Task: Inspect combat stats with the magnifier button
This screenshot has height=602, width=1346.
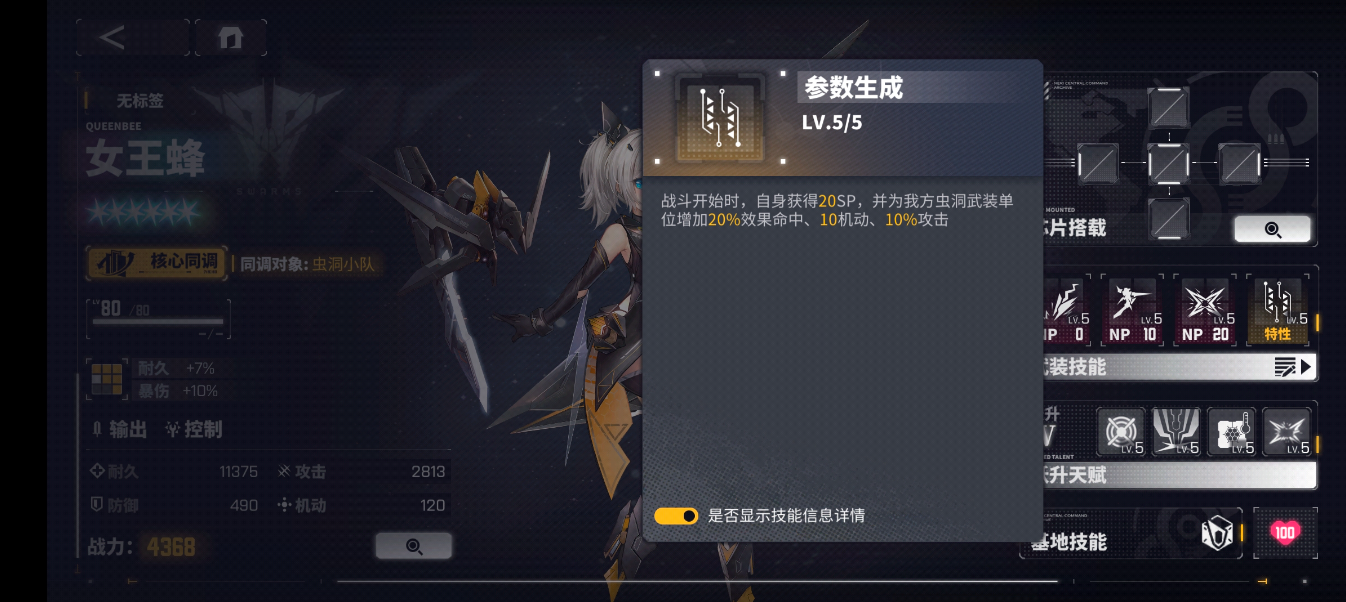Action: (x=413, y=546)
